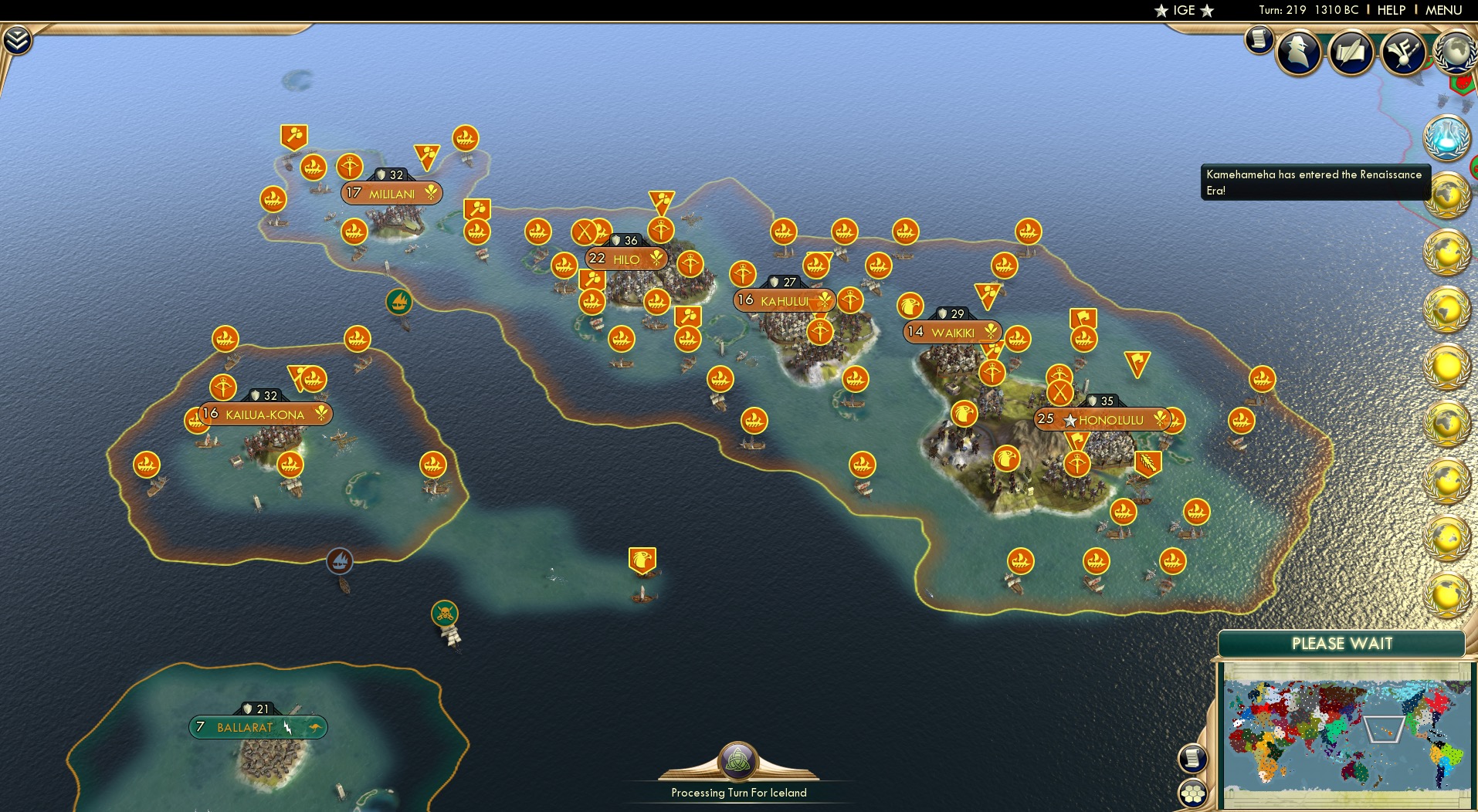Toggle strategic view with the hexes icon near minimap
The image size is (1478, 812).
1193,792
